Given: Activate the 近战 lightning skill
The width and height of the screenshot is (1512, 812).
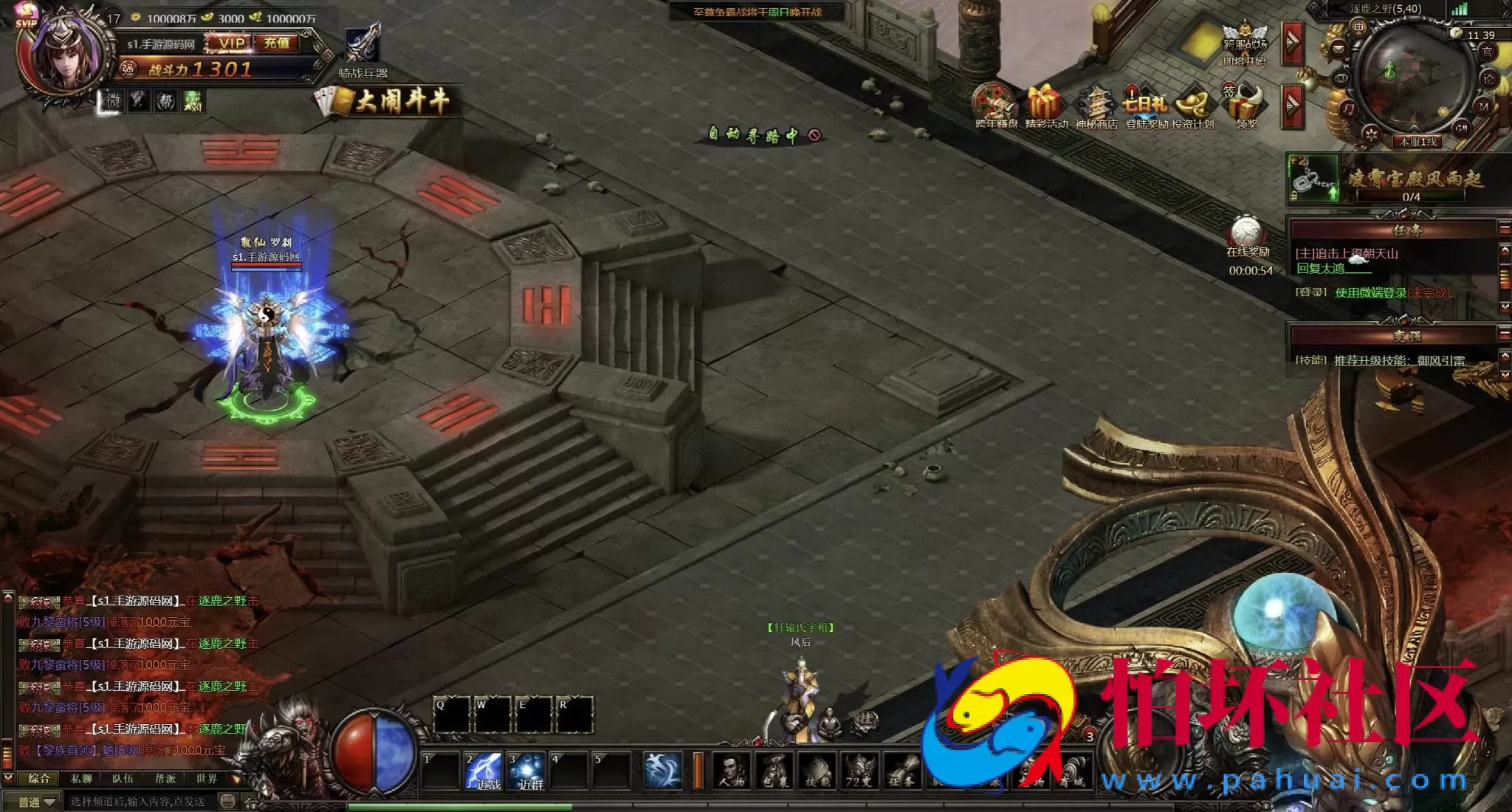Looking at the screenshot, I should [484, 770].
